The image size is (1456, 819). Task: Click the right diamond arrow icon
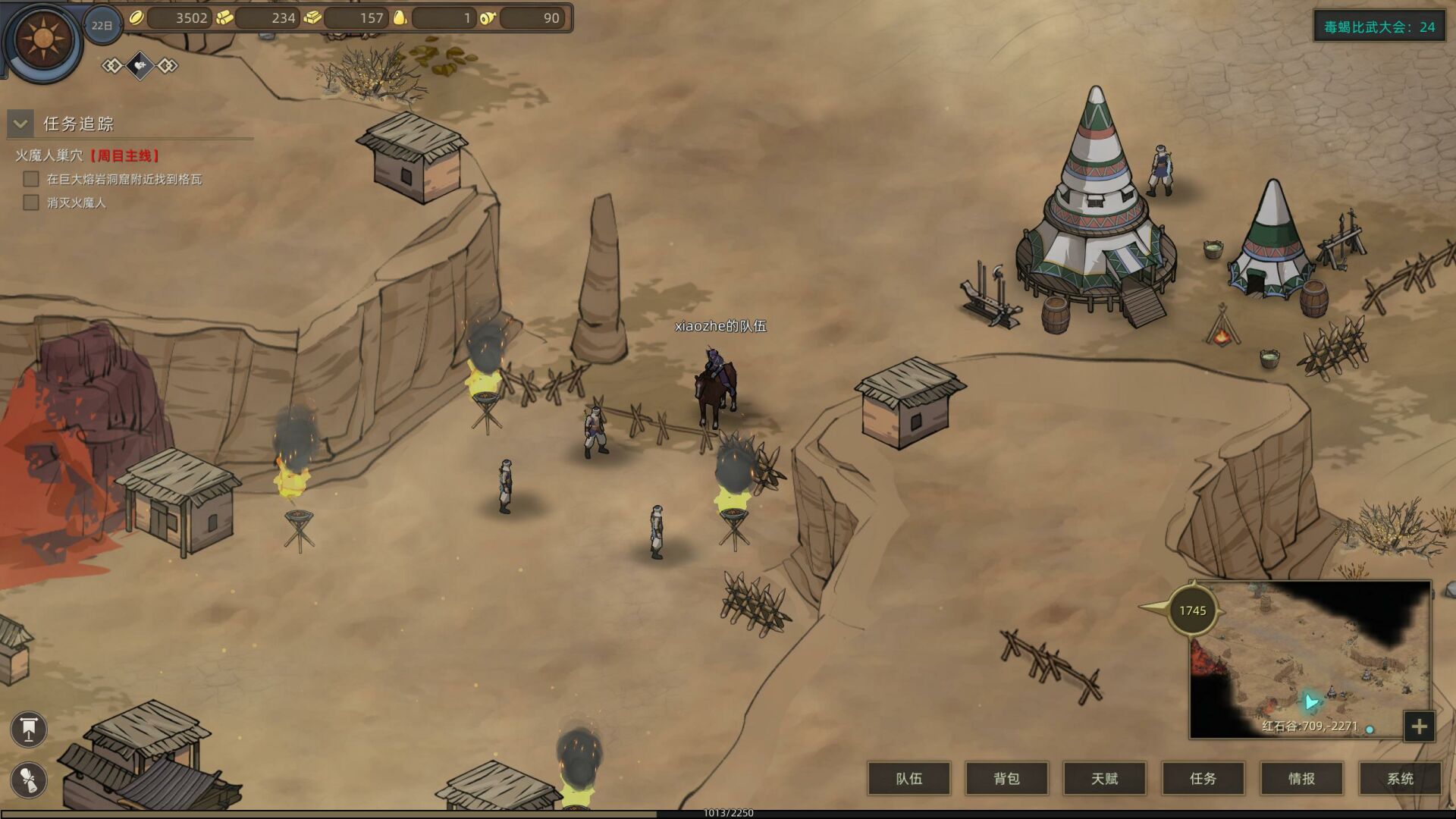(x=168, y=66)
